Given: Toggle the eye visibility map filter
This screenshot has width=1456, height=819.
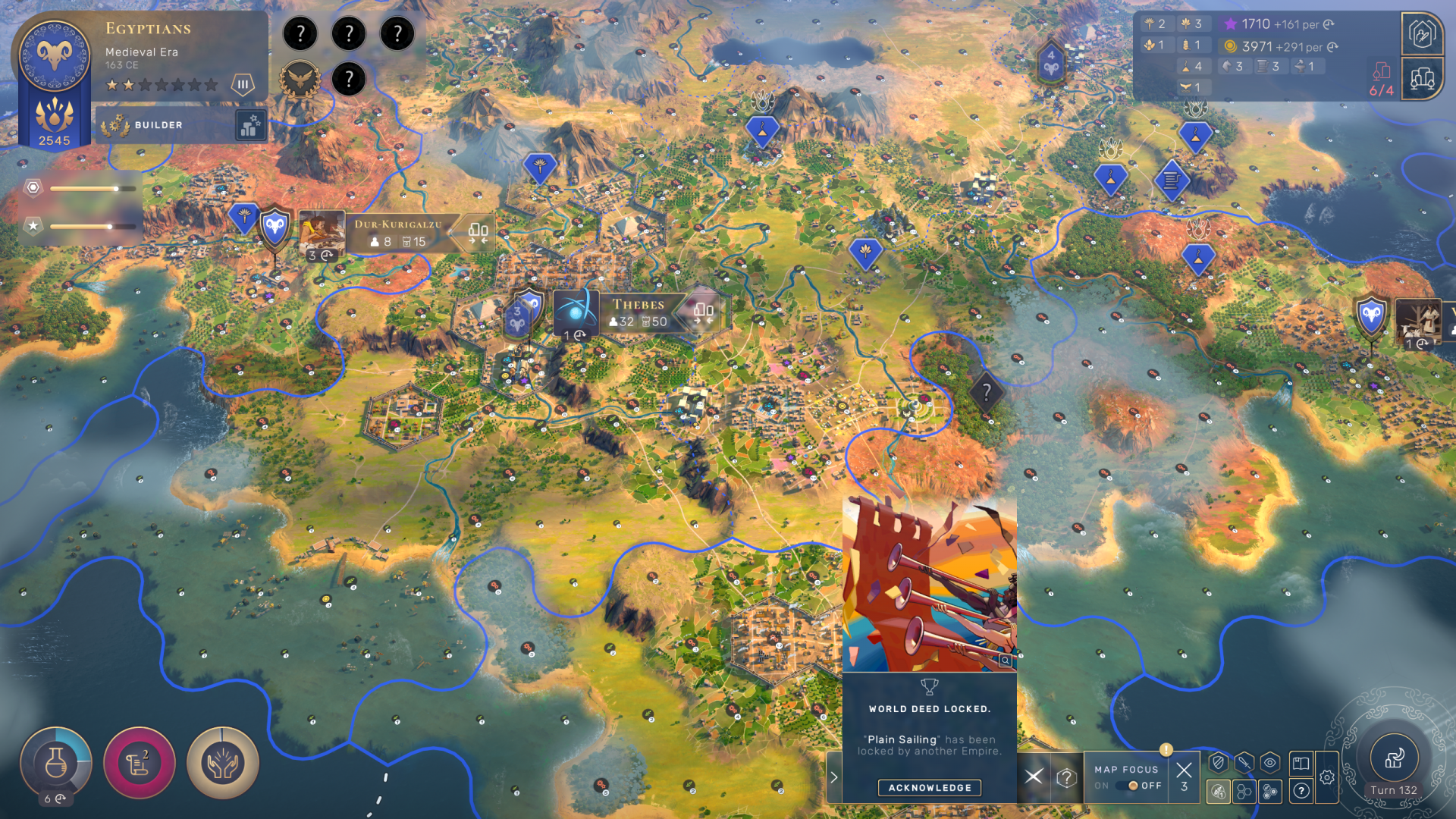Looking at the screenshot, I should pyautogui.click(x=1270, y=763).
